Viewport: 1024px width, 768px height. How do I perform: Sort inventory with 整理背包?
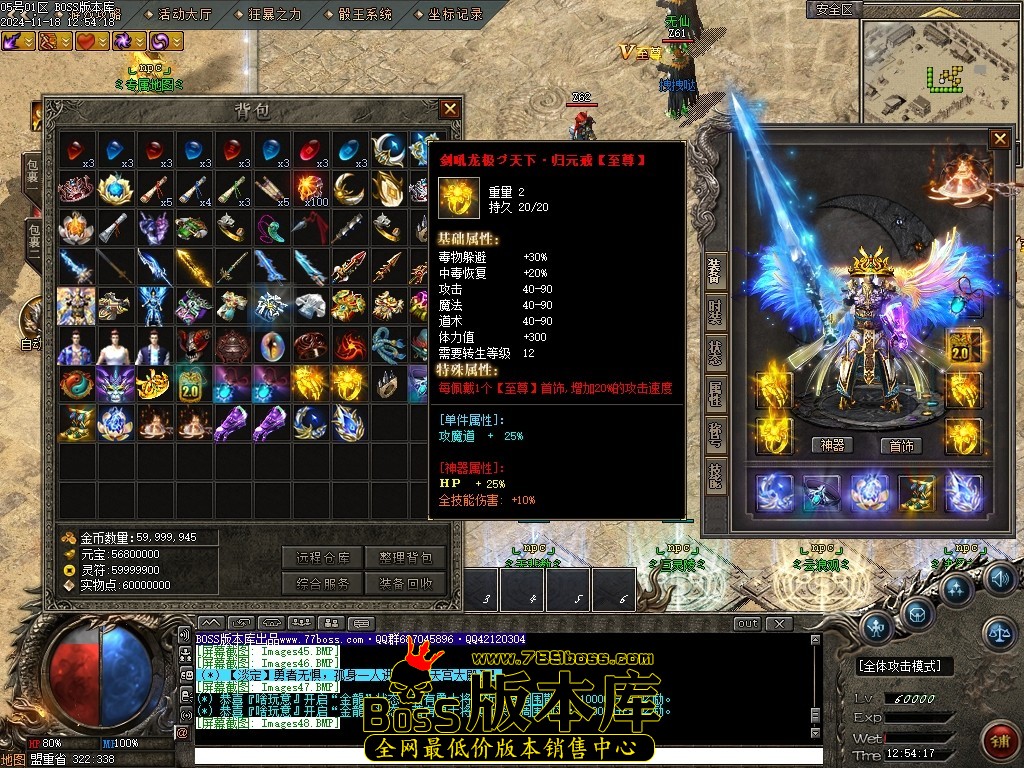[405, 558]
